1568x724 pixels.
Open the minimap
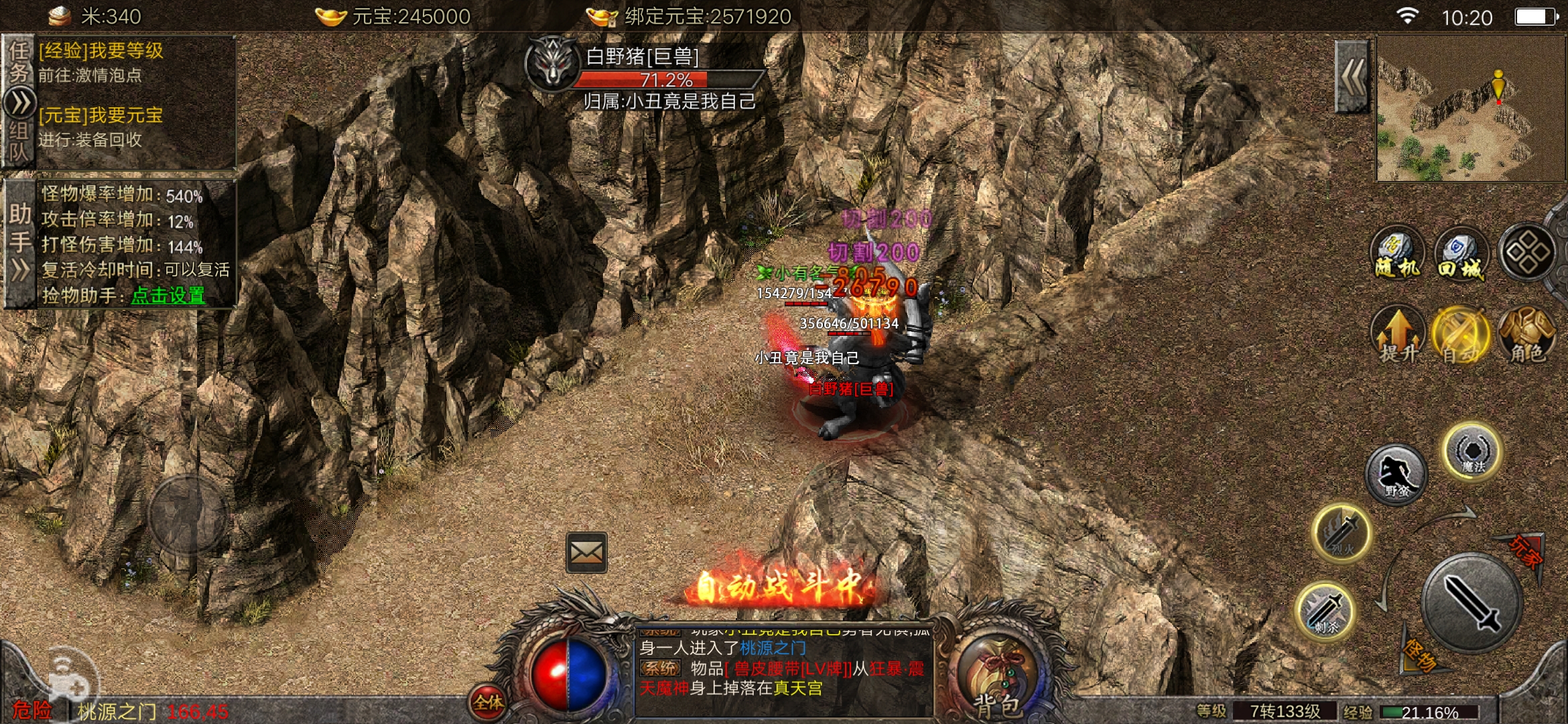pyautogui.click(x=1470, y=109)
